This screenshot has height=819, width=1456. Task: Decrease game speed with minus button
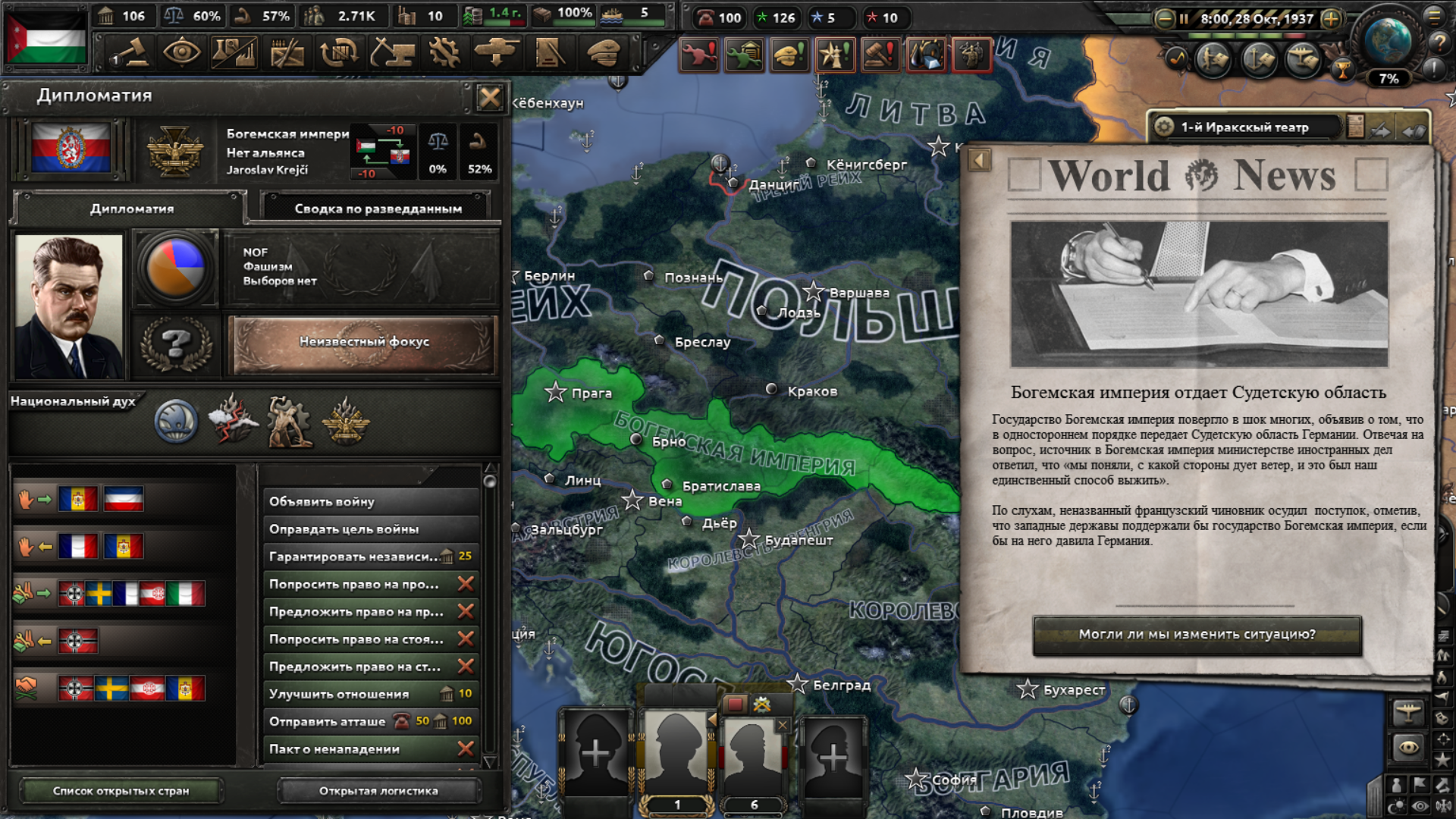(x=1164, y=18)
